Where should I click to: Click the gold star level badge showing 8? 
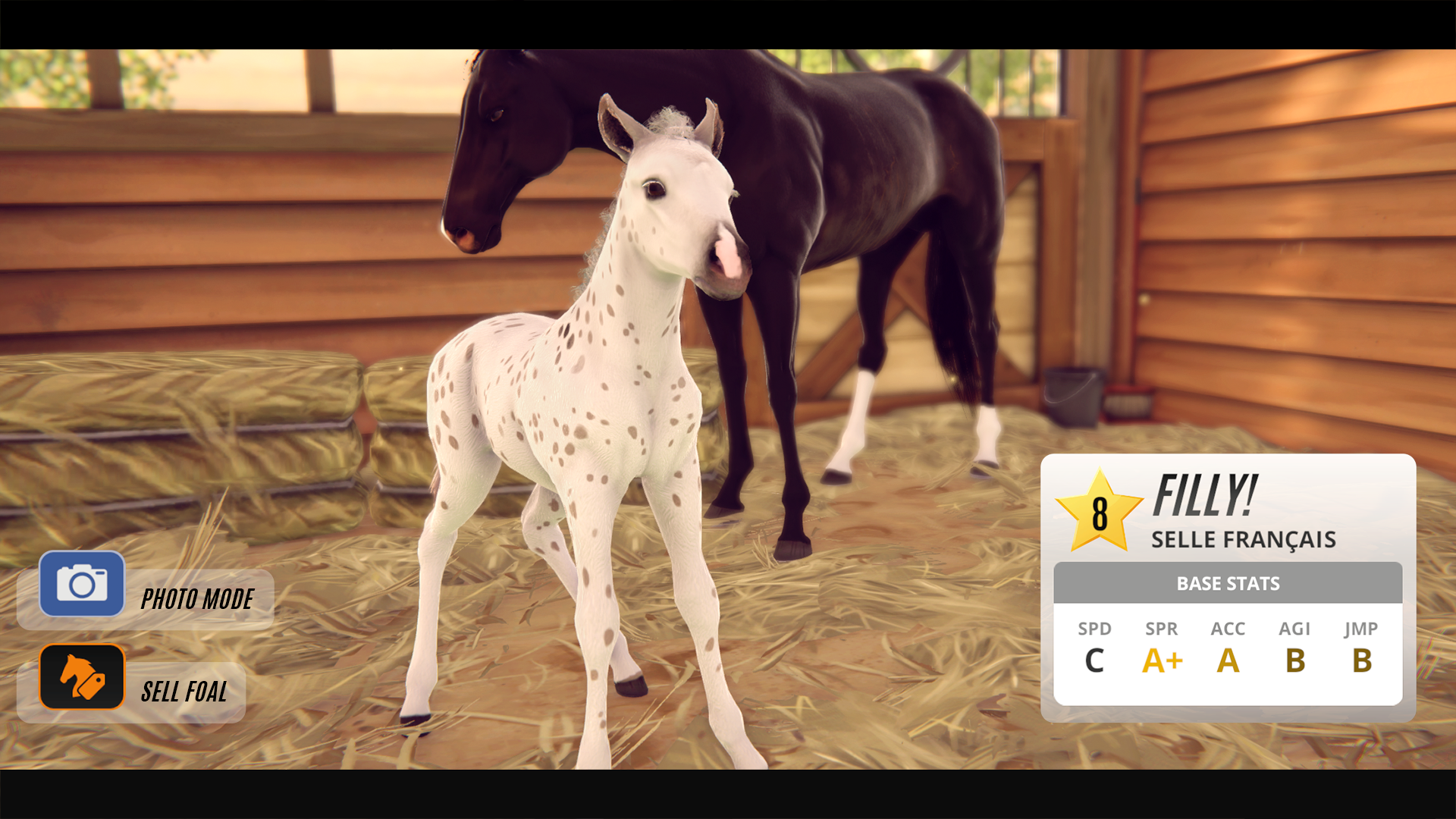point(1098,514)
